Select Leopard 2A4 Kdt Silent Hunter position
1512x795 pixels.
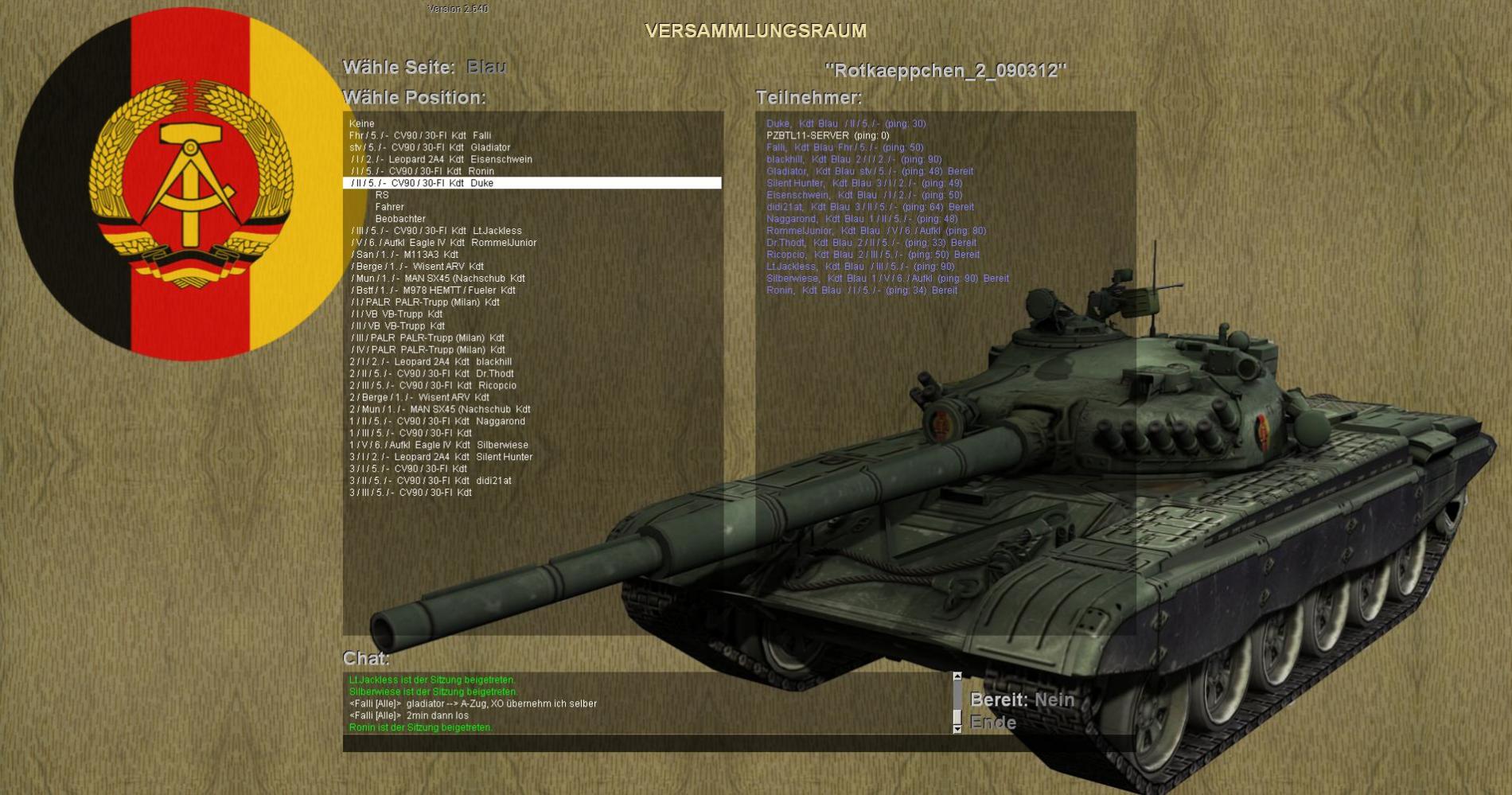(441, 457)
